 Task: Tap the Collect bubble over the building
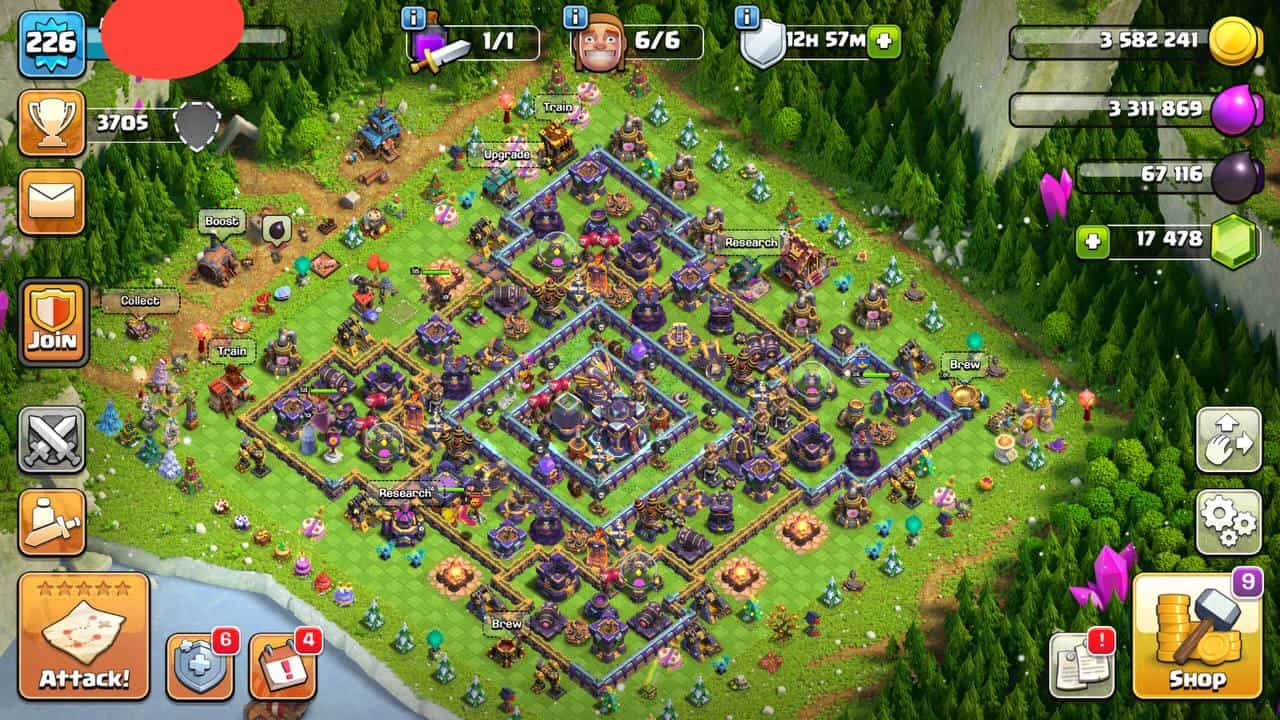point(140,301)
